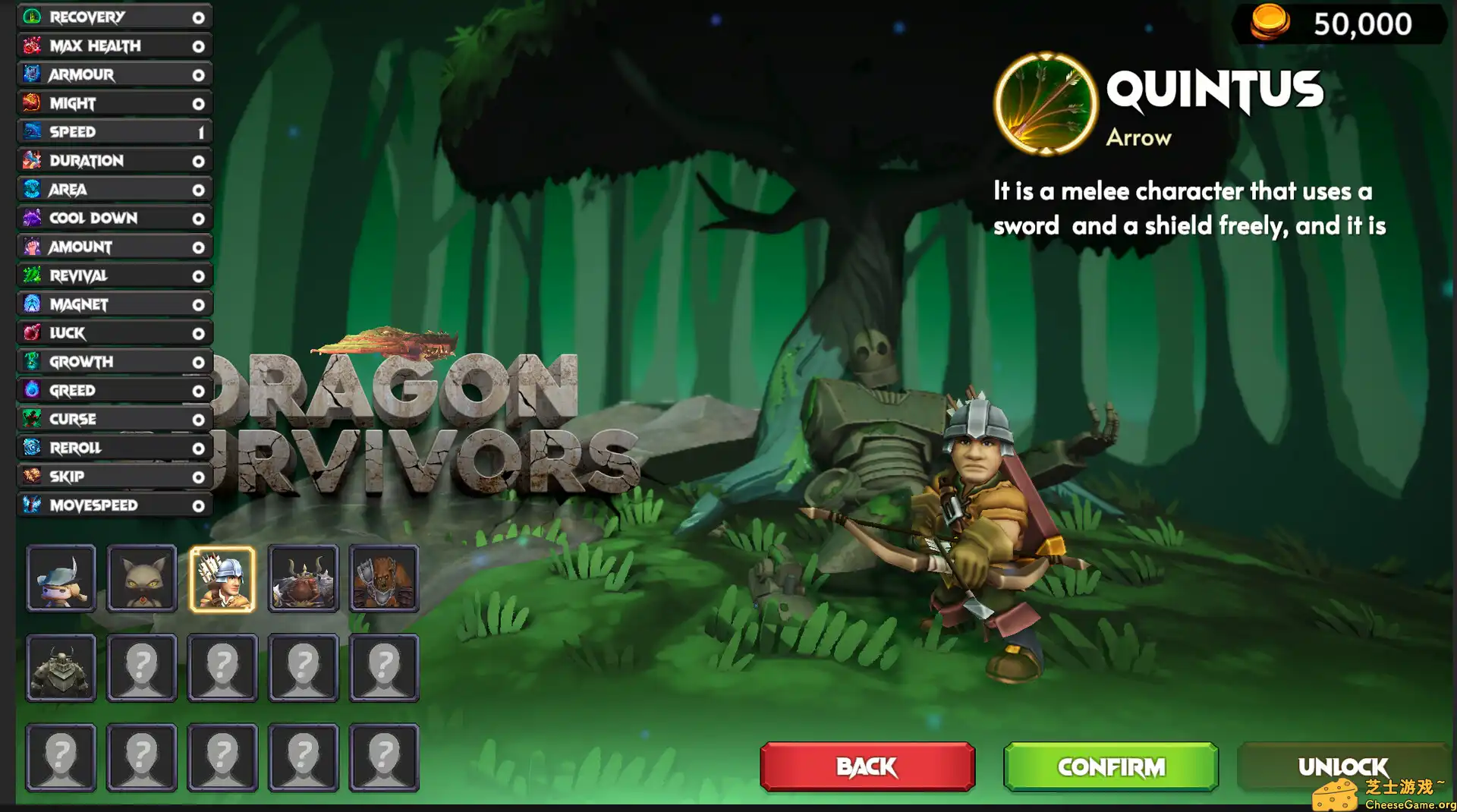Click the Recovery stat icon

30,17
